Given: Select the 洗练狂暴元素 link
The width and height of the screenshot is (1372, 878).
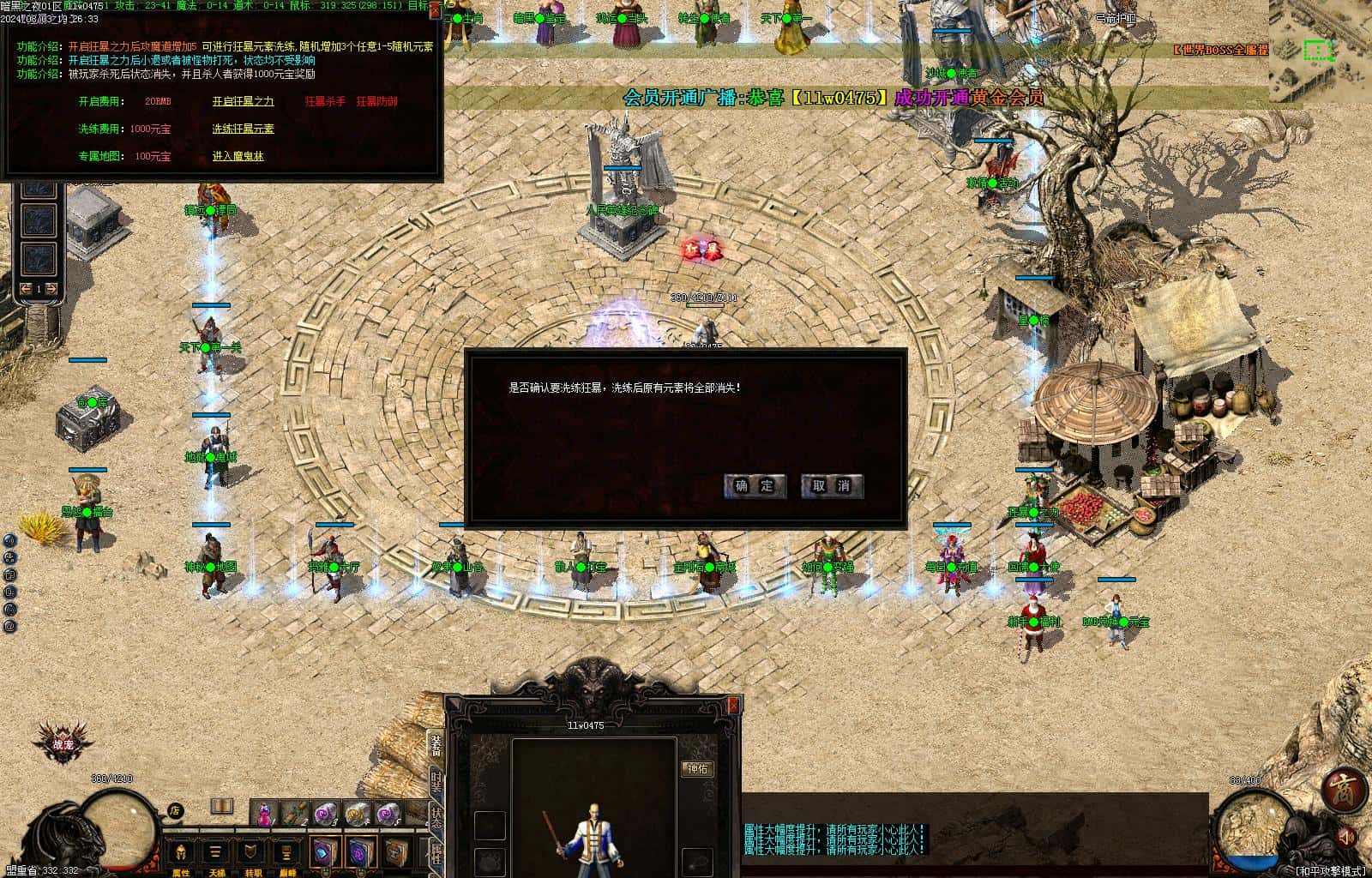Looking at the screenshot, I should pos(243,129).
